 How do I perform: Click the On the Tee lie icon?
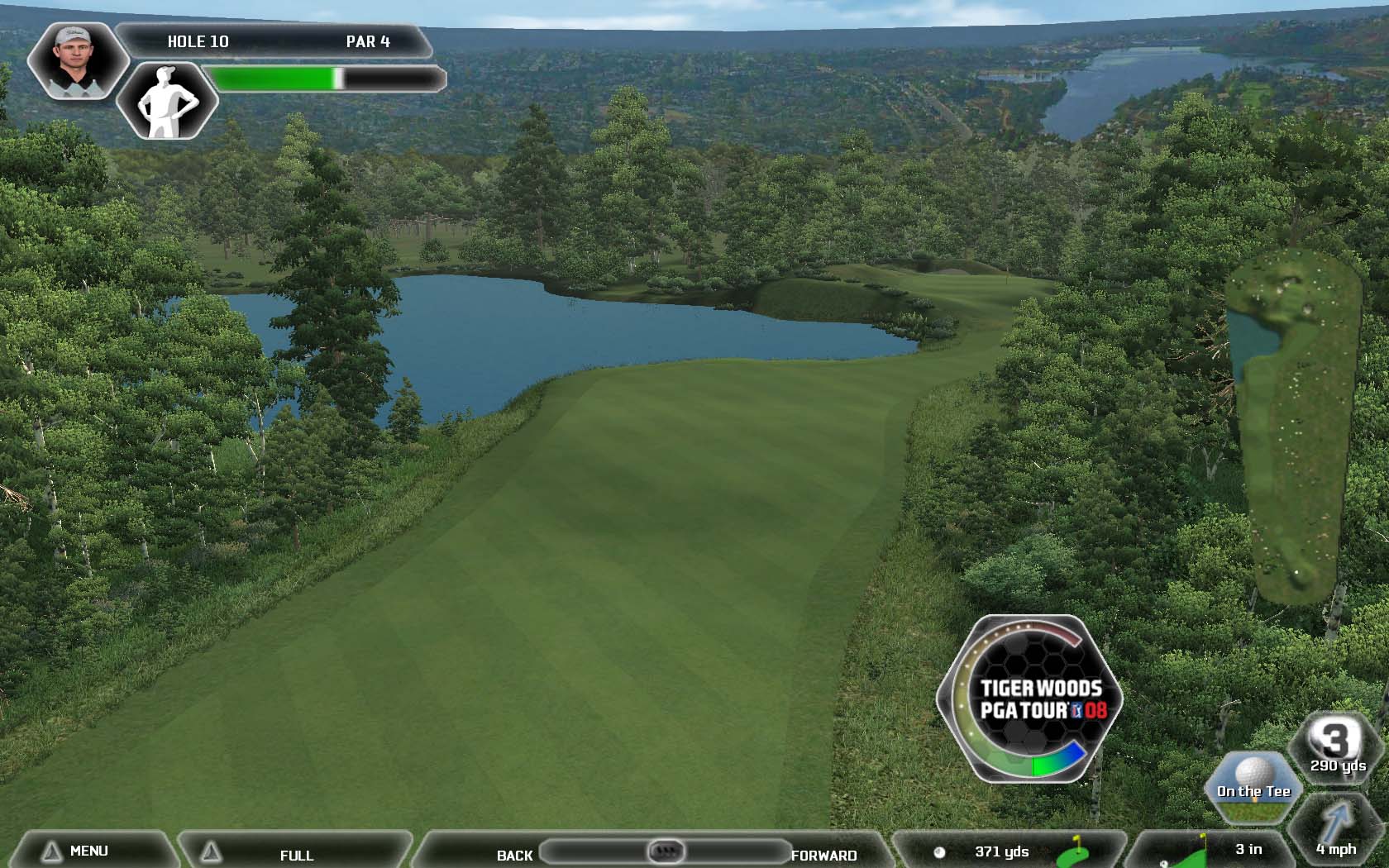click(1253, 785)
